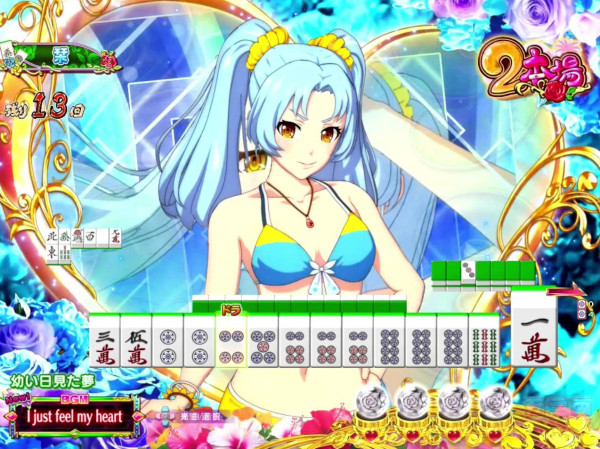The image size is (600, 449).
Task: Select the green bamboo tile in hand
Action: (x=484, y=340)
